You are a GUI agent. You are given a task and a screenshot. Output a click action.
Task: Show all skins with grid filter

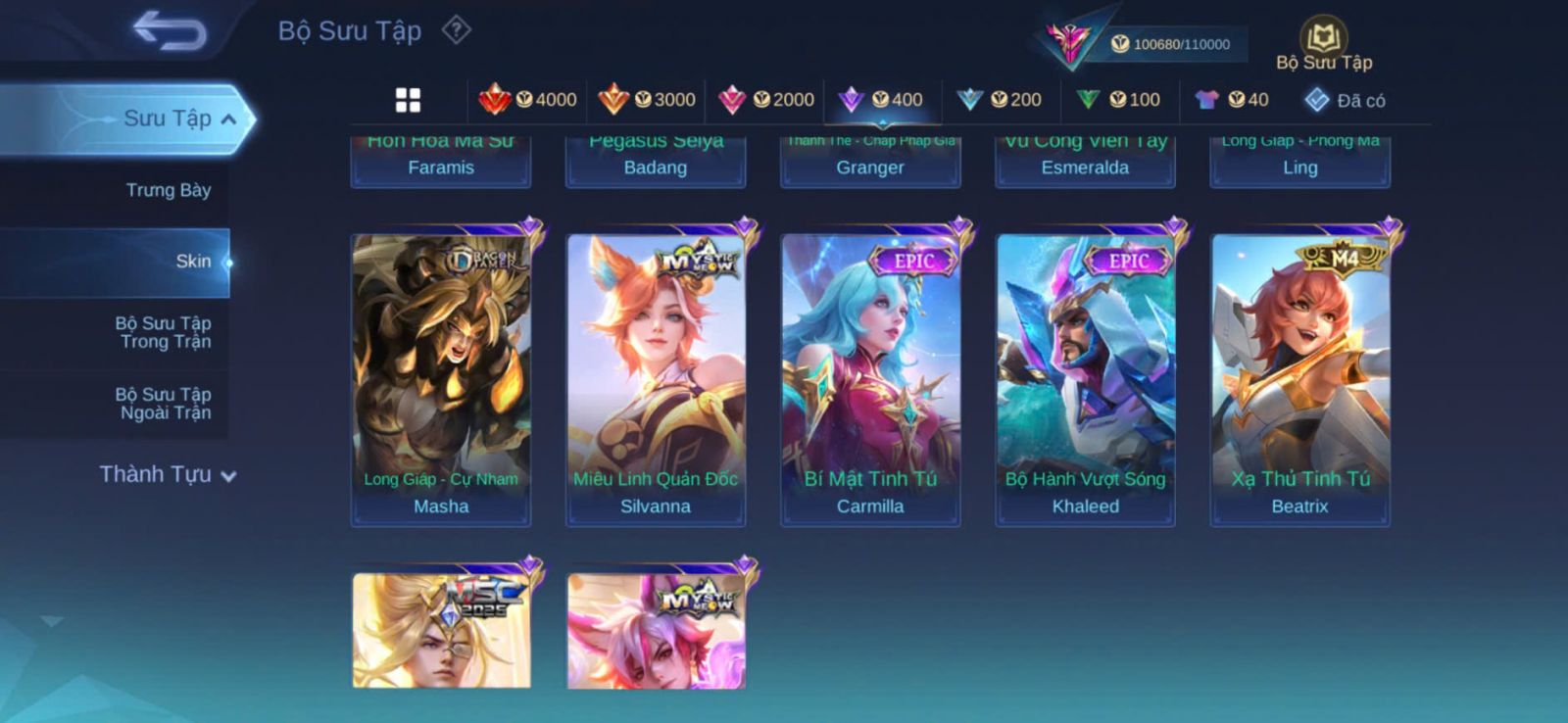(x=408, y=100)
